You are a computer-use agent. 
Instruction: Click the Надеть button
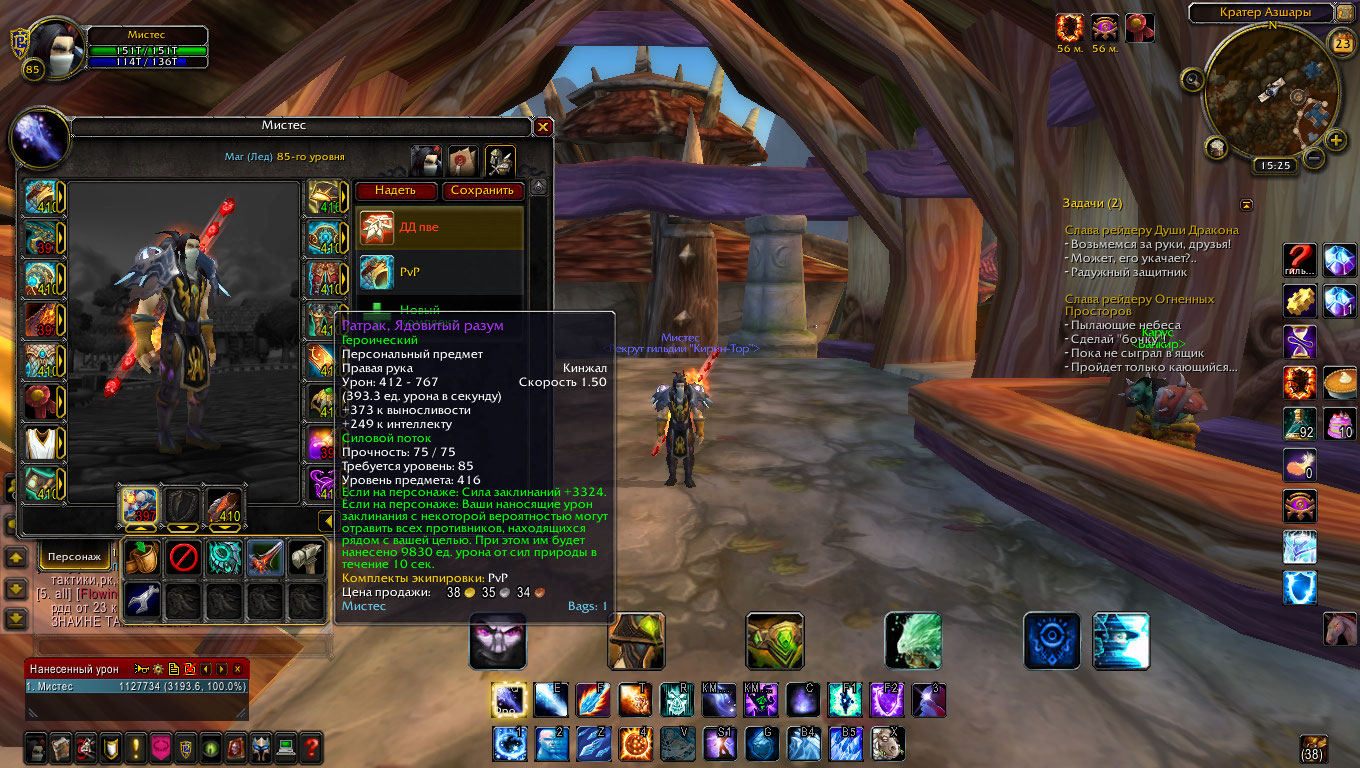tap(395, 190)
